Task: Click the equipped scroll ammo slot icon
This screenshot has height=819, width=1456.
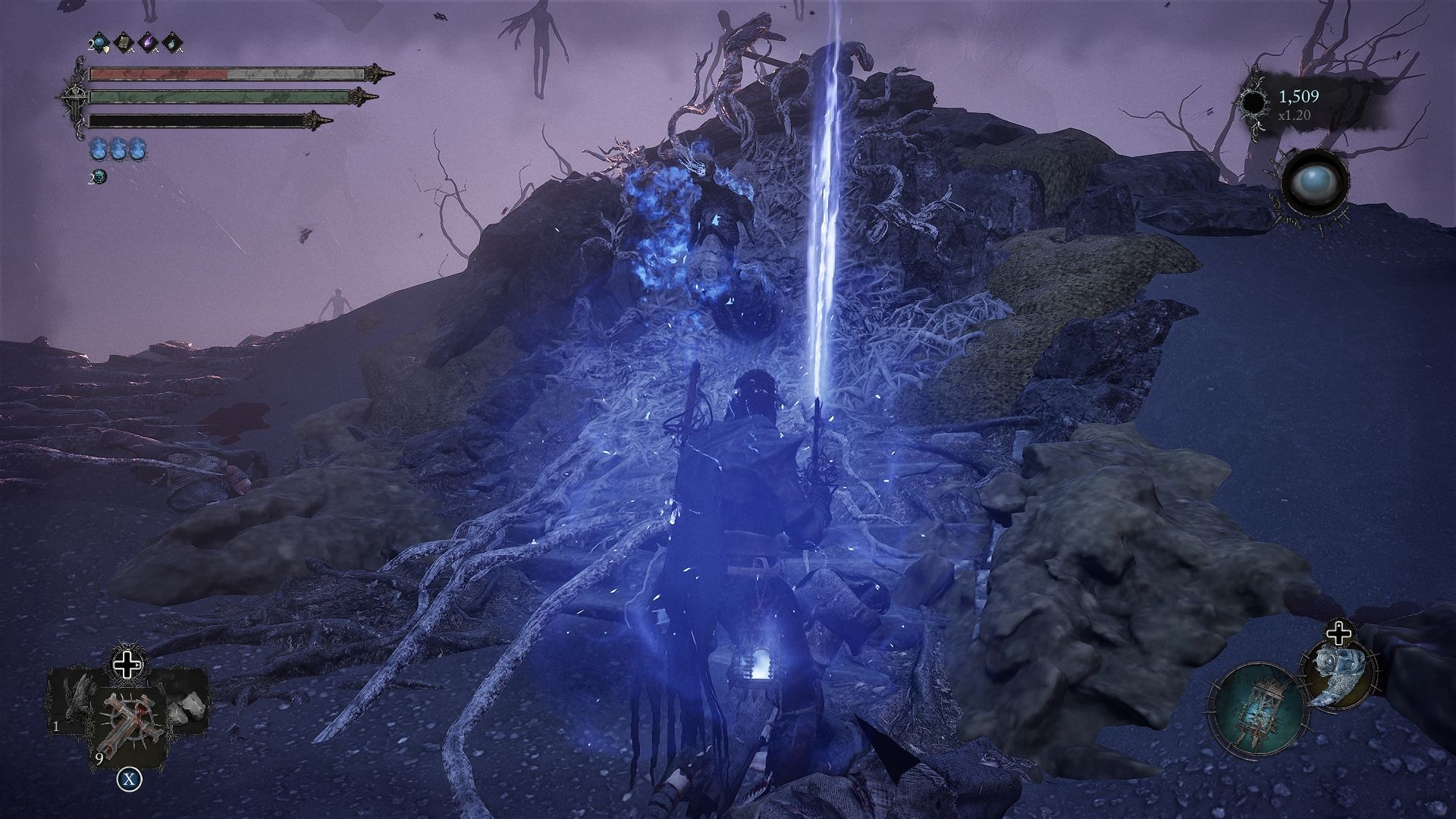Action: [123, 42]
